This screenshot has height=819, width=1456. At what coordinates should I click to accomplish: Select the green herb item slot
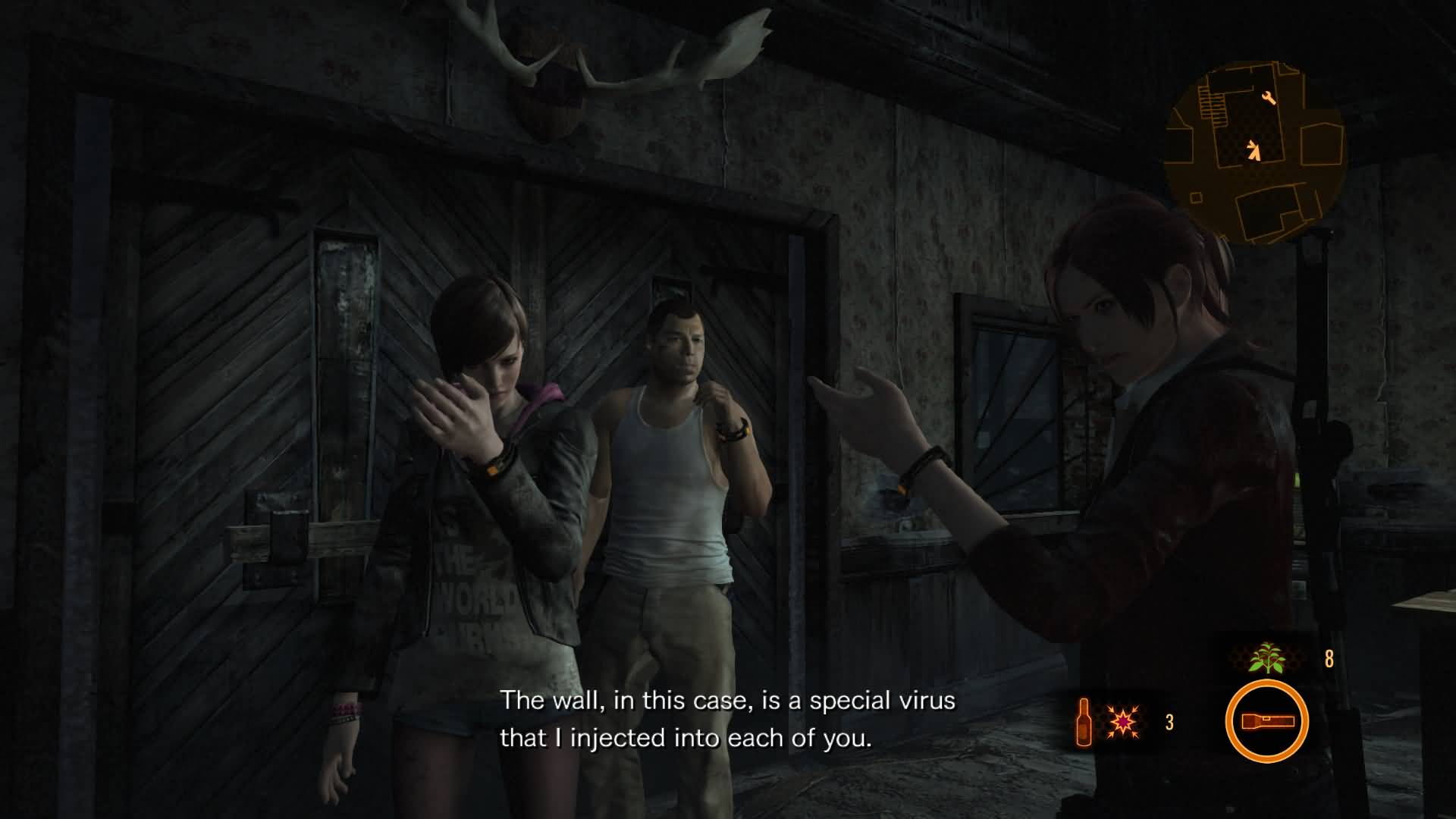pos(1267,658)
